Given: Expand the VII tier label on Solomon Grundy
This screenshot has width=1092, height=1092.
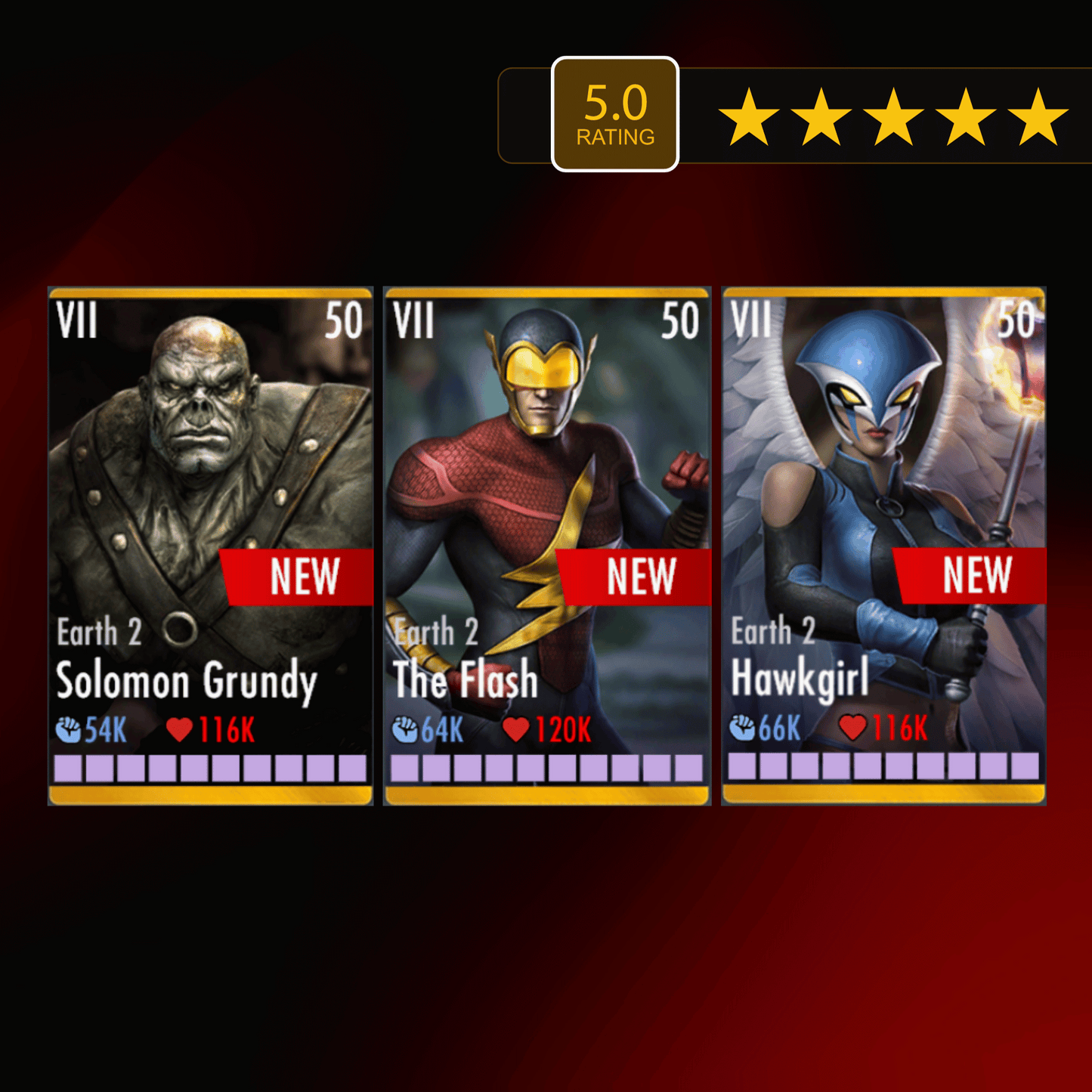Looking at the screenshot, I should click(x=79, y=321).
